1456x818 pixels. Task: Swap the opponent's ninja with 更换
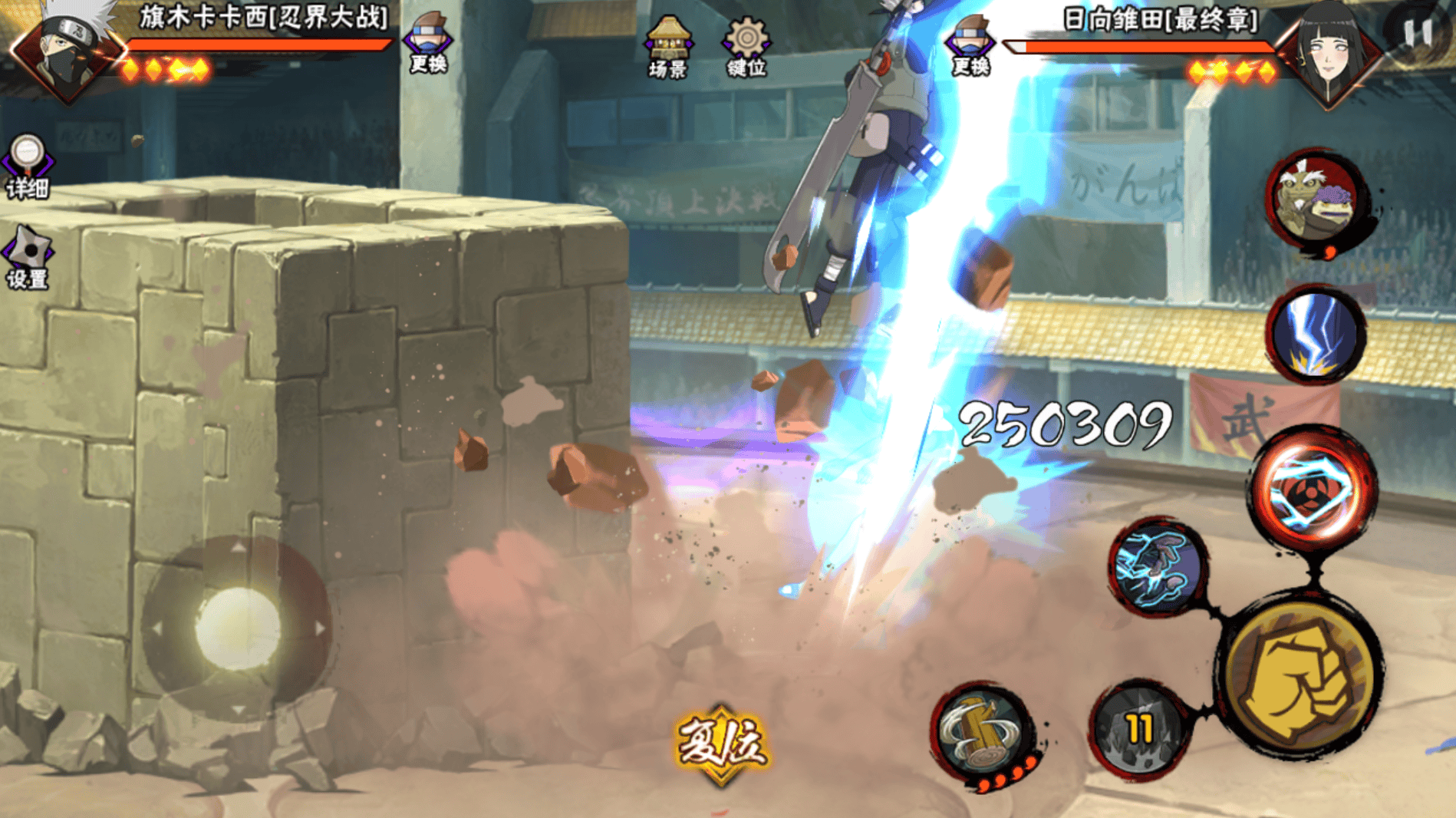(x=970, y=45)
